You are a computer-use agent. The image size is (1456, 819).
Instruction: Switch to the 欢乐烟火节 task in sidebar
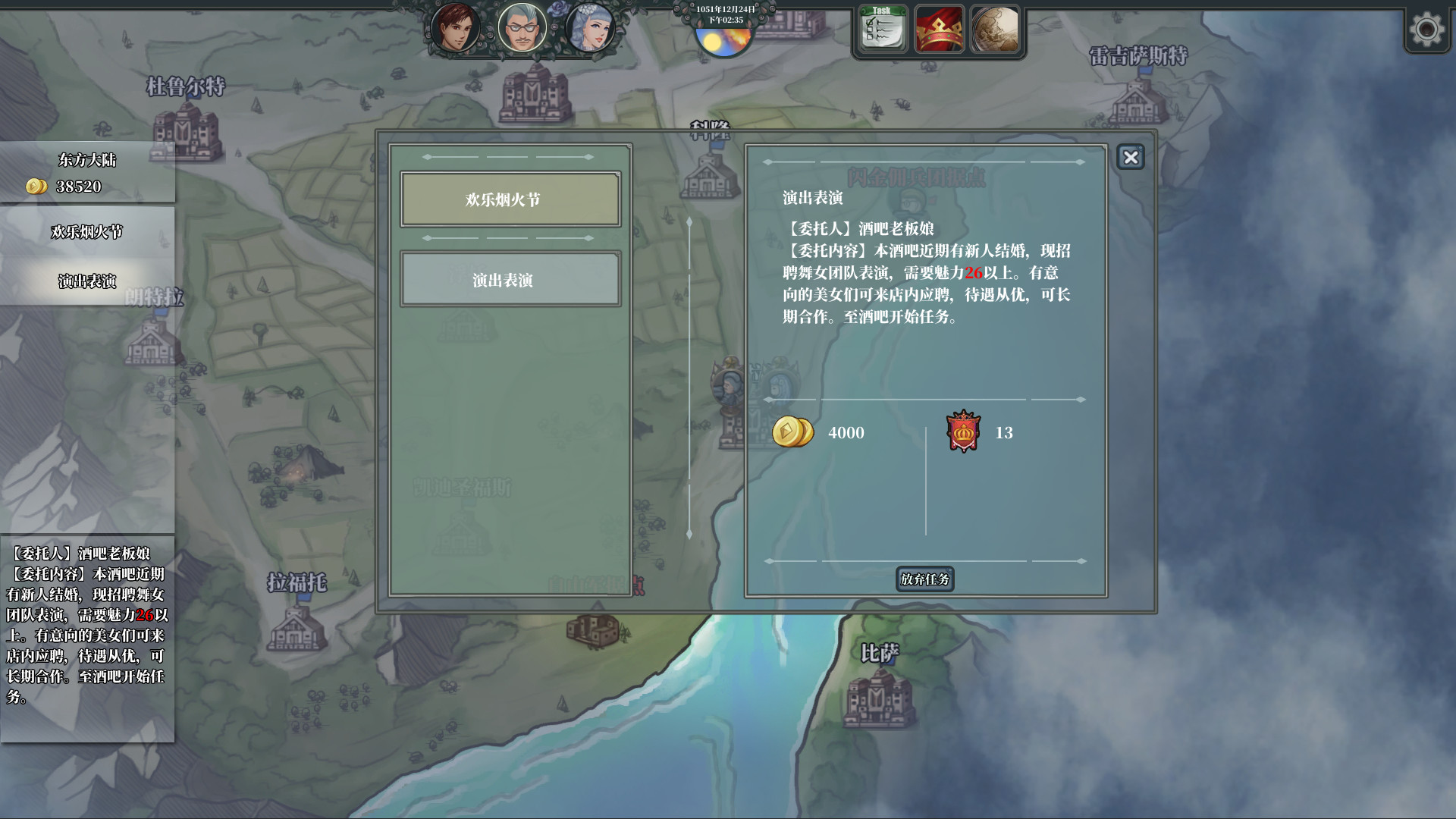87,232
